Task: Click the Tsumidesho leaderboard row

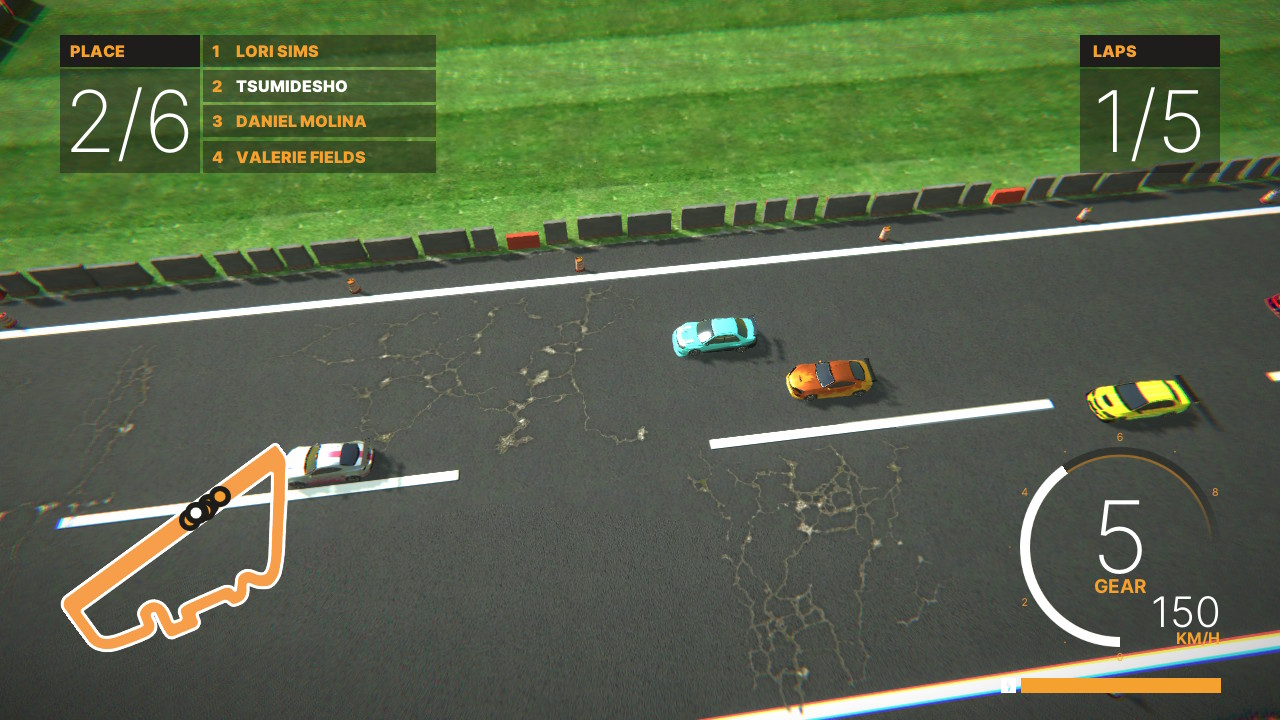Action: (x=318, y=86)
